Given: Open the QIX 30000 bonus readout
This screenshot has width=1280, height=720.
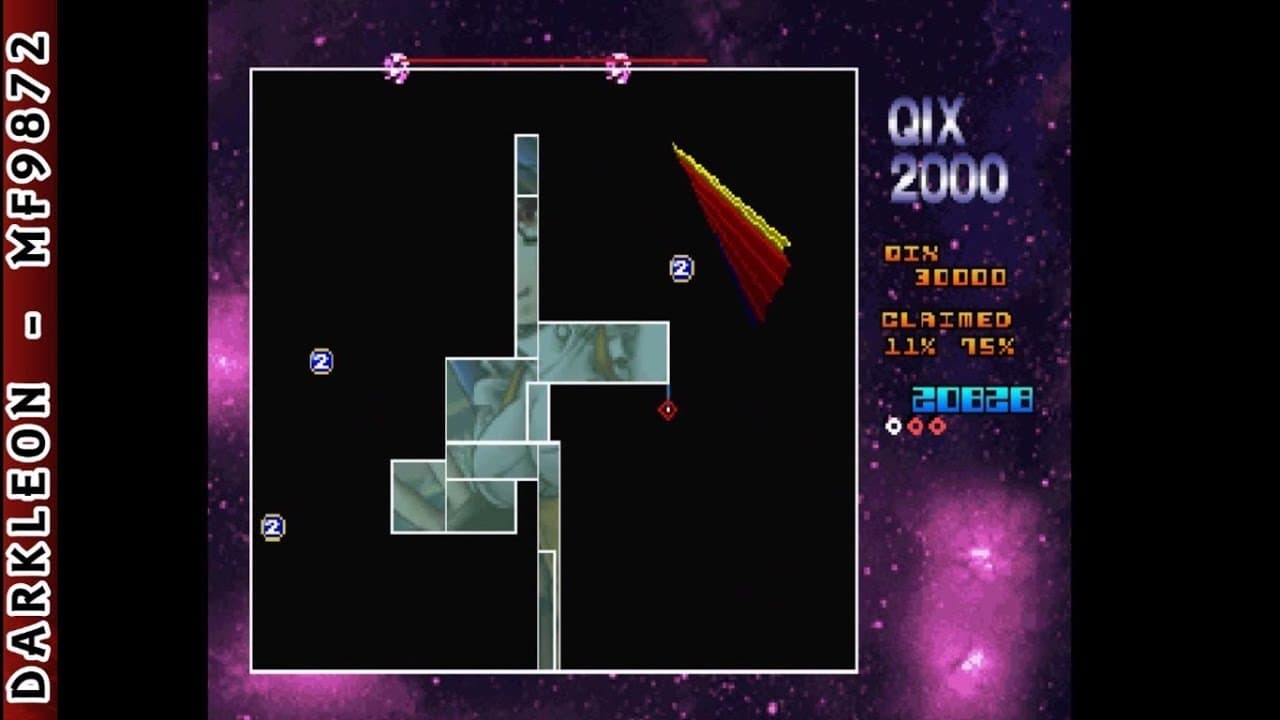Looking at the screenshot, I should point(941,265).
